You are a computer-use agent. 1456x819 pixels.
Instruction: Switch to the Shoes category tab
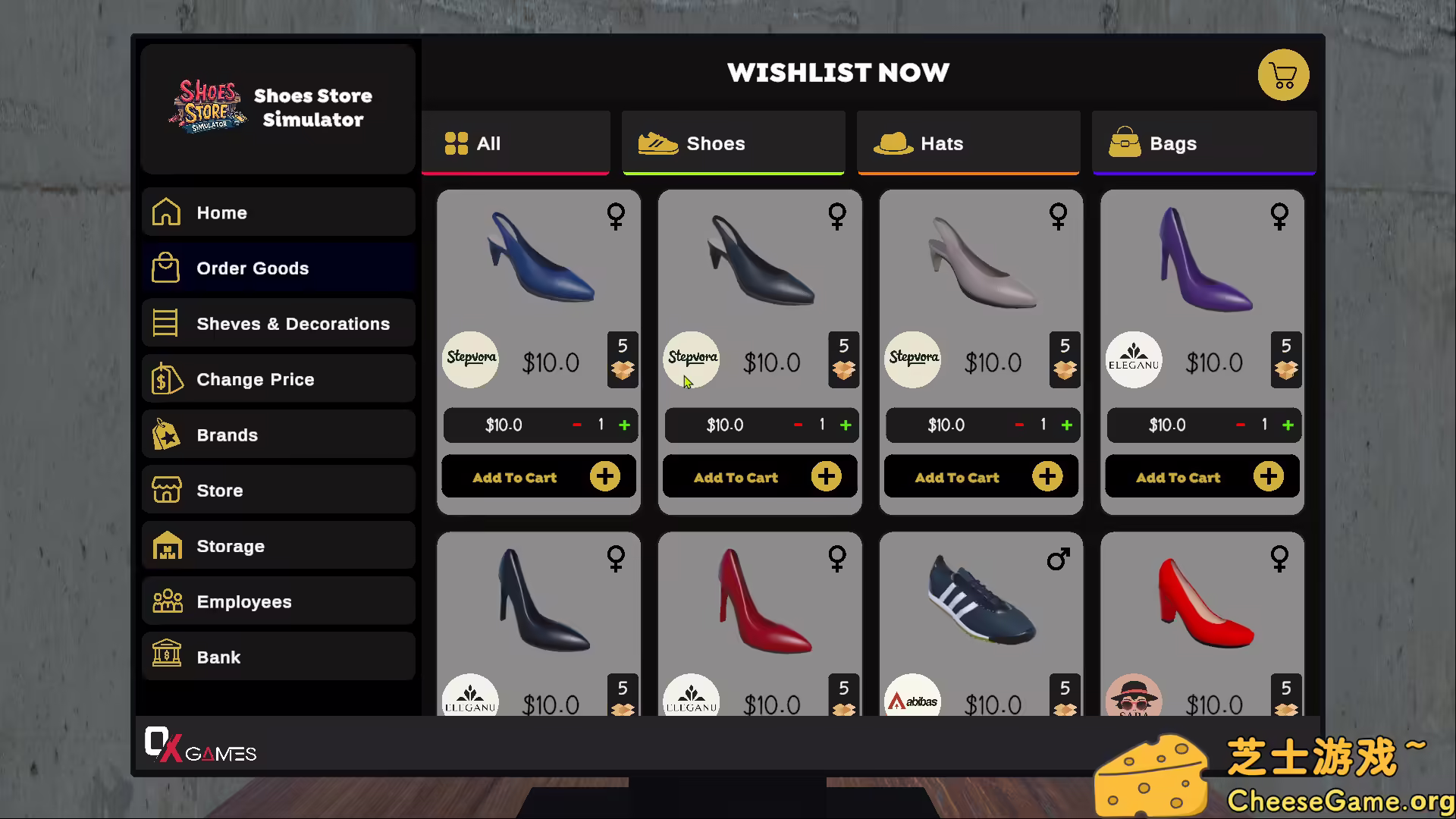coord(733,143)
